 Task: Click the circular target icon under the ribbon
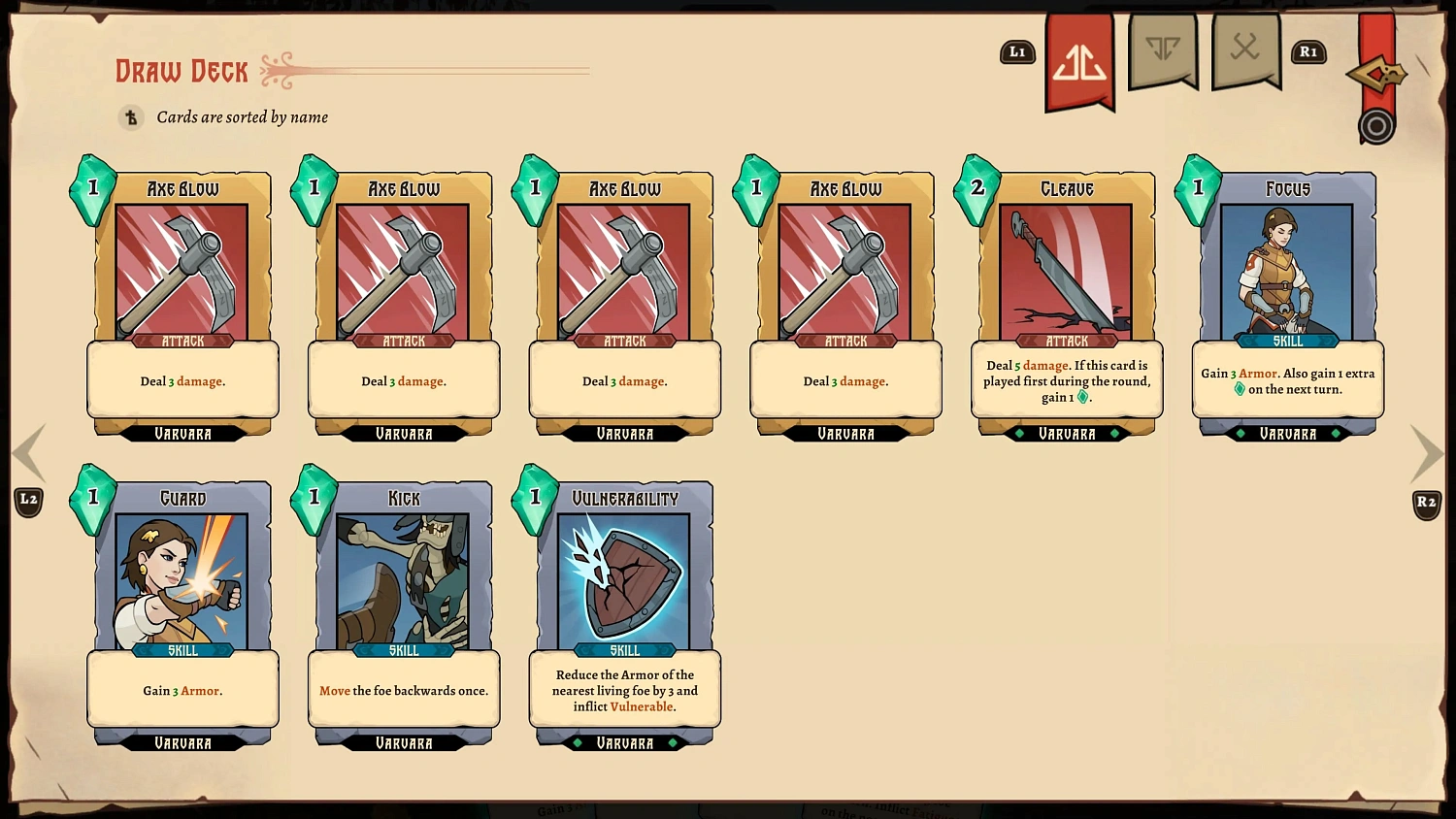tap(1376, 125)
